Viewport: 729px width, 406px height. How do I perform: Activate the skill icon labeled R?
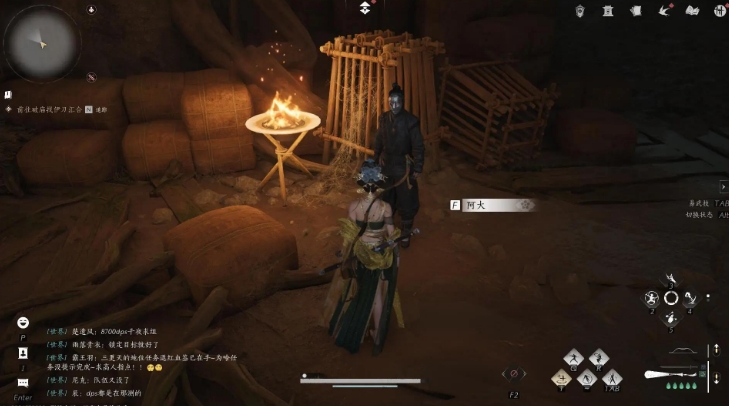(x=599, y=358)
